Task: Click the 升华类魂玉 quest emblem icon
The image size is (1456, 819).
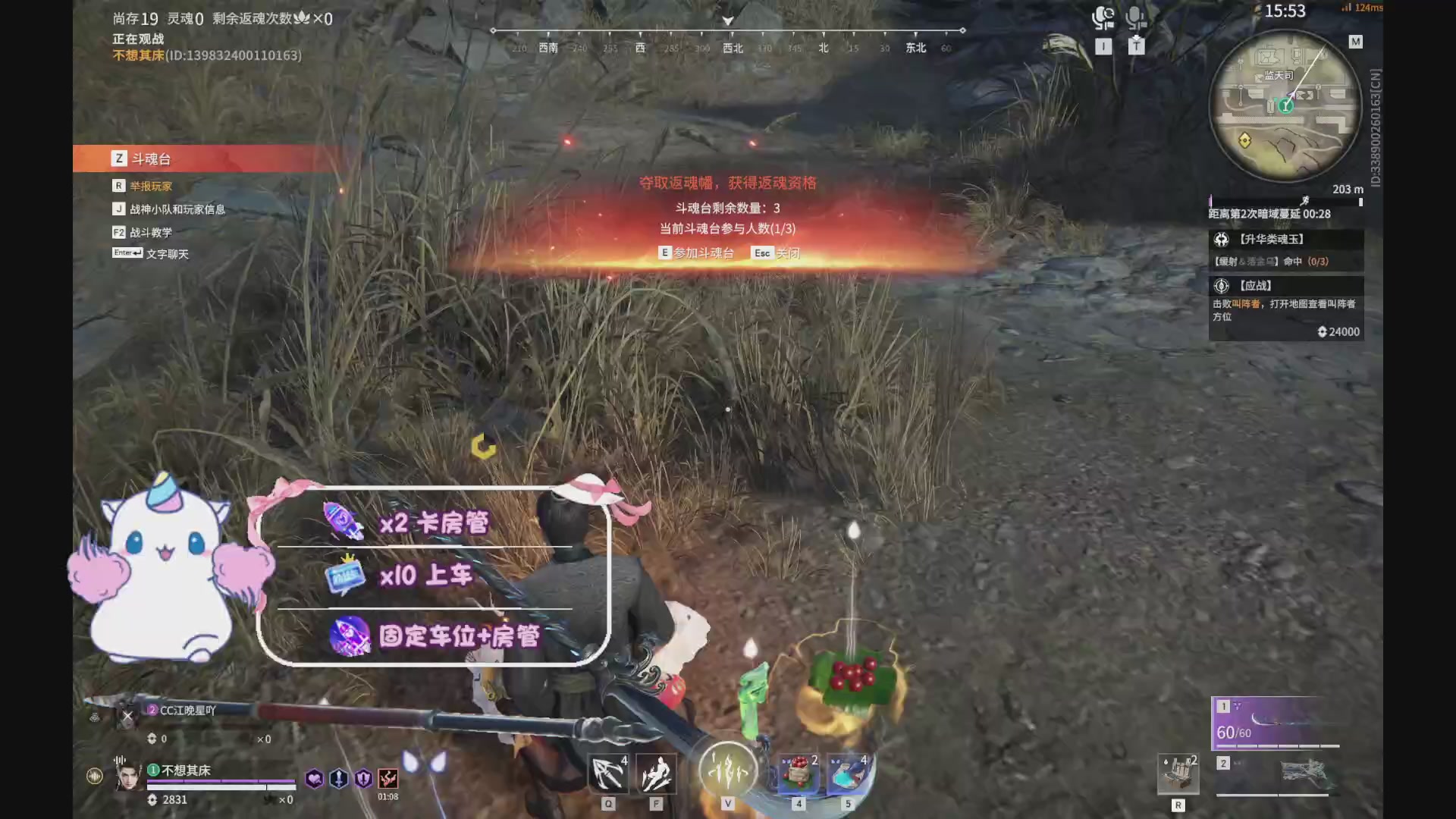Action: tap(1221, 239)
